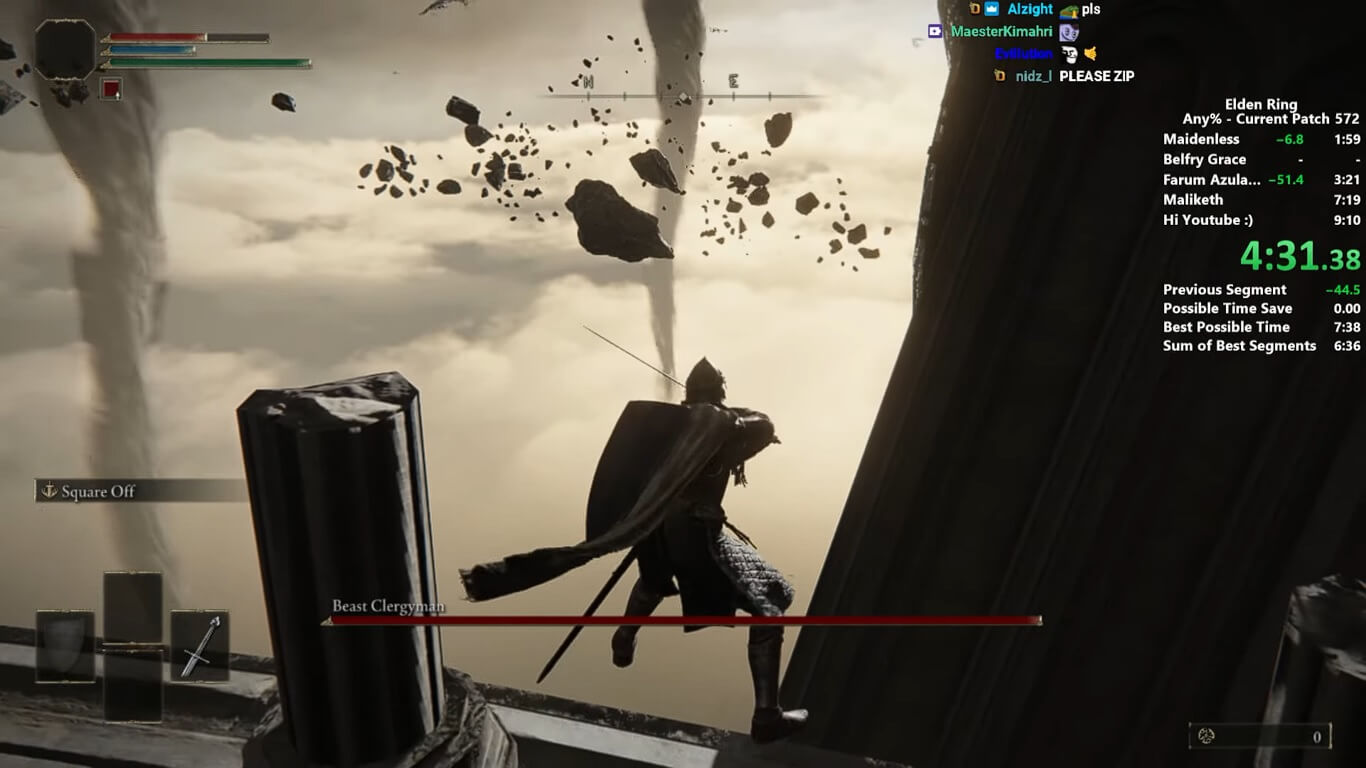Select the sword in the right-hand slot
The width and height of the screenshot is (1366, 768).
coord(199,645)
